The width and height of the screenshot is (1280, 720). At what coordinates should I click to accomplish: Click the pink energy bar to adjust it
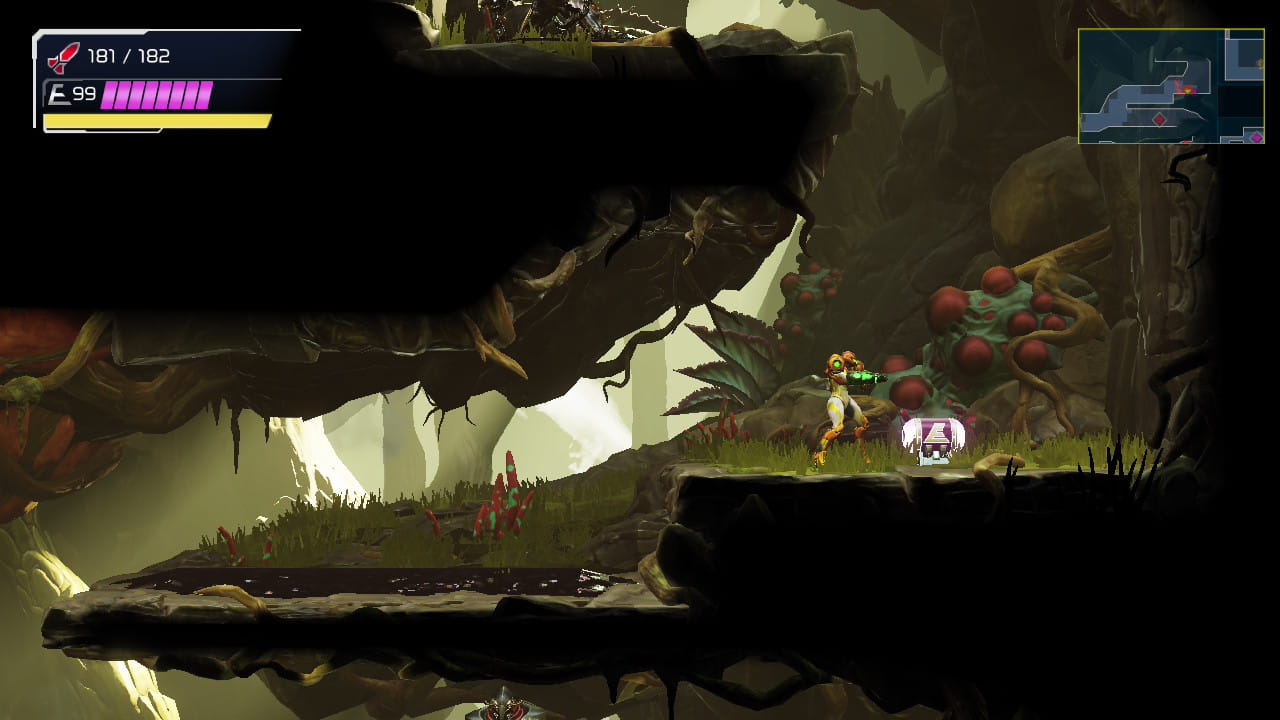coord(155,96)
